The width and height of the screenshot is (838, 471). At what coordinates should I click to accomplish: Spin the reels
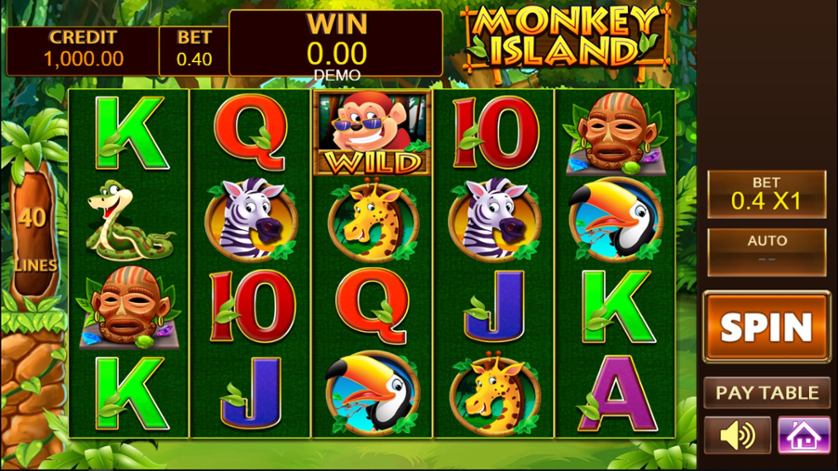tap(766, 326)
